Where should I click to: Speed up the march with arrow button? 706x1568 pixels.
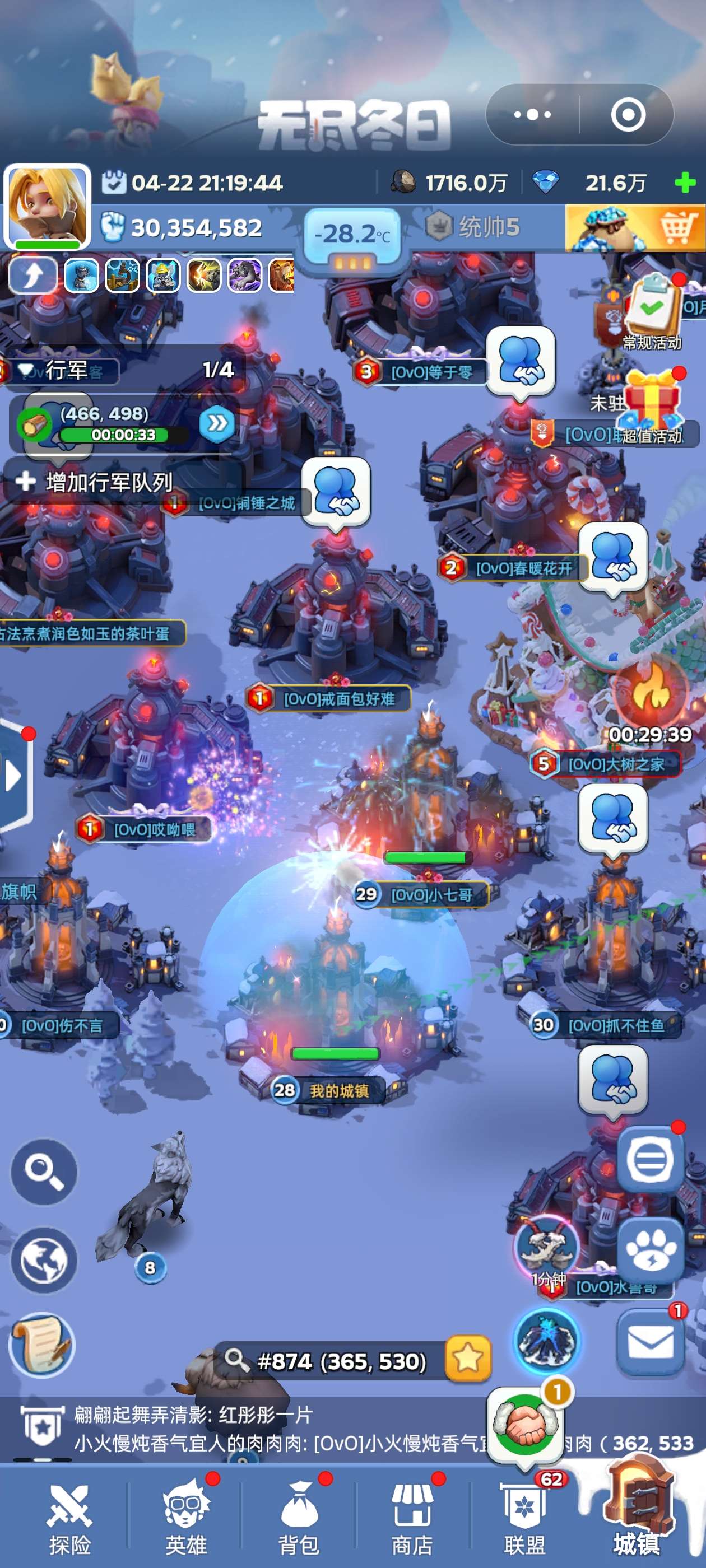click(217, 423)
